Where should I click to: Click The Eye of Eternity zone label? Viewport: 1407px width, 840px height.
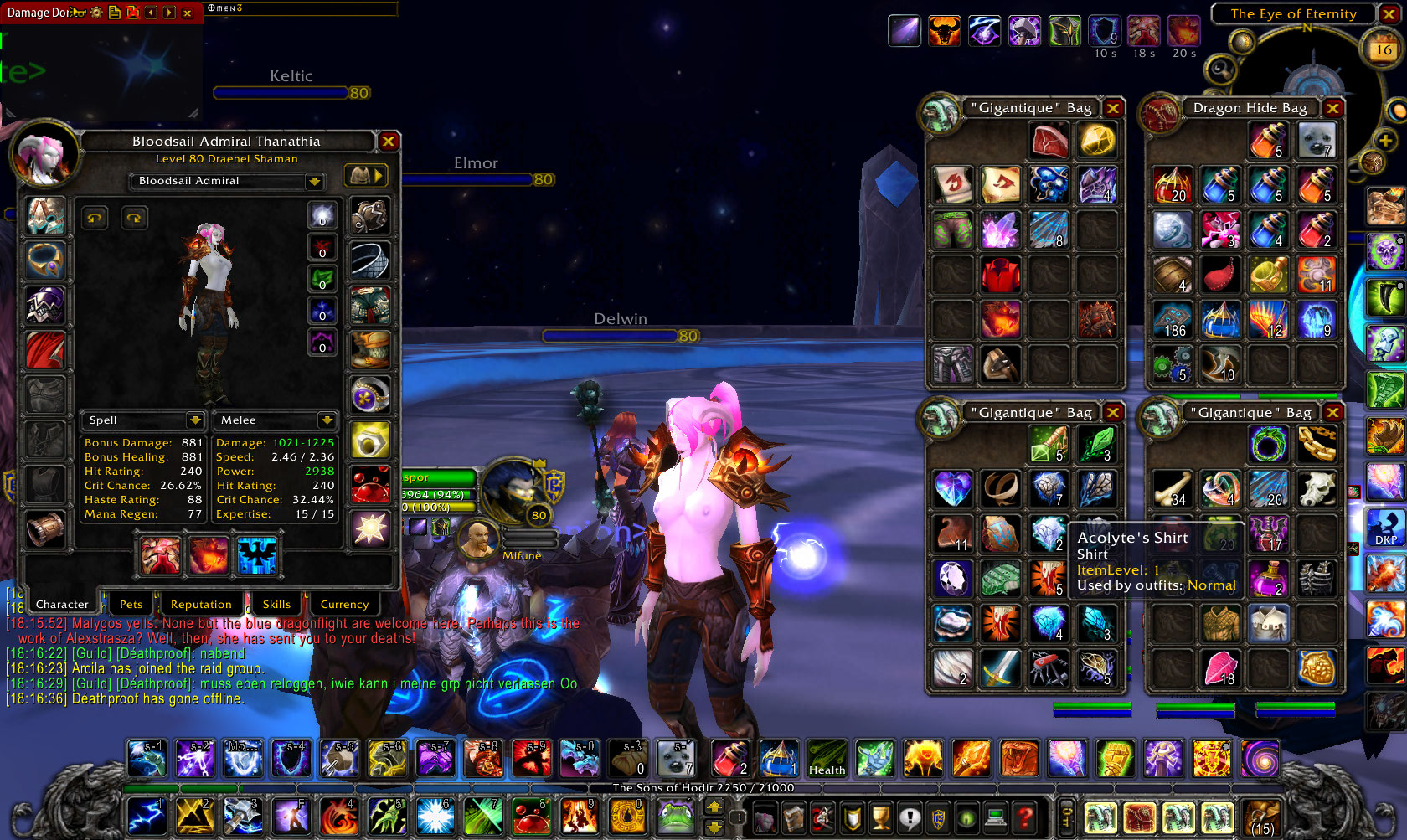1293,13
